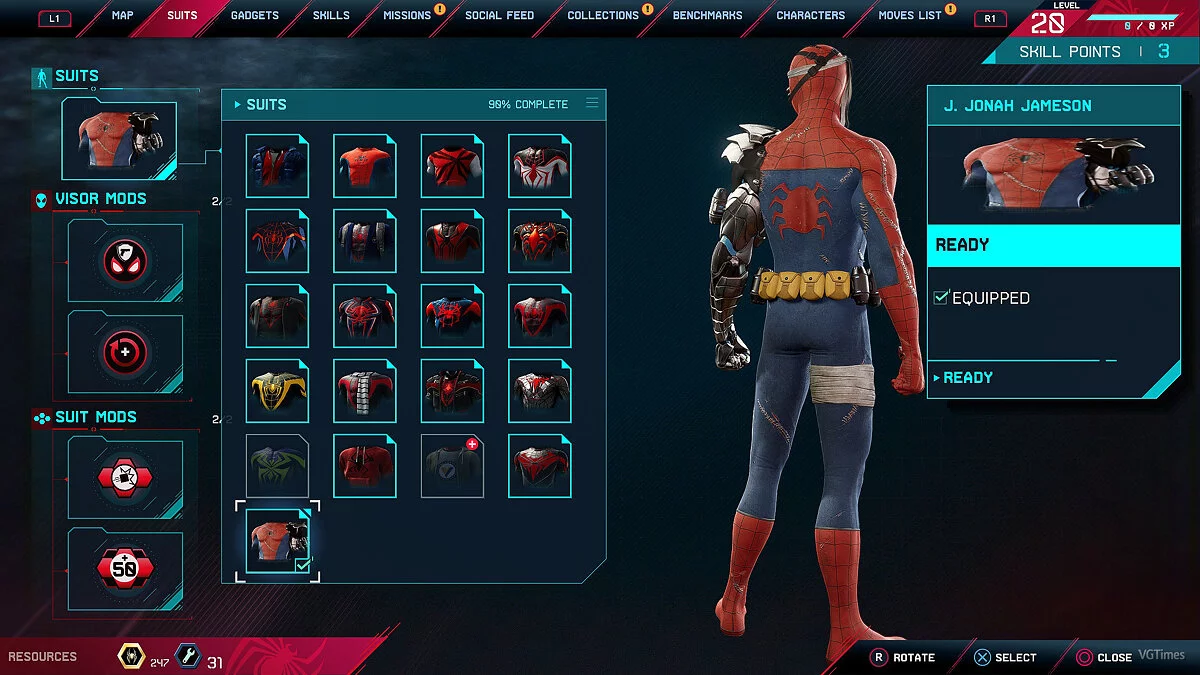Open the Missions tab
The image size is (1200, 675).
pyautogui.click(x=407, y=15)
